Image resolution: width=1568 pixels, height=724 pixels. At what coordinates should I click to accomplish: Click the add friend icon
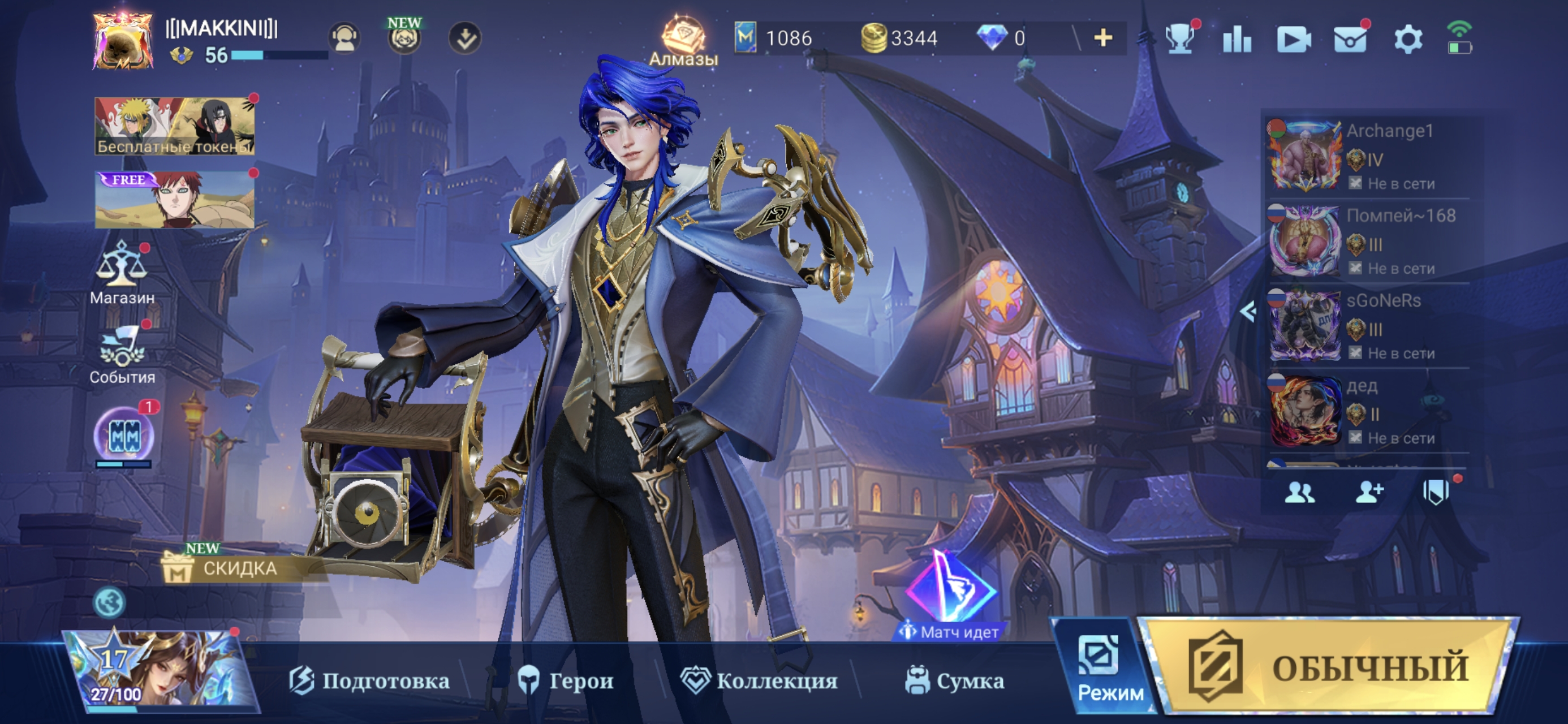pos(1368,492)
